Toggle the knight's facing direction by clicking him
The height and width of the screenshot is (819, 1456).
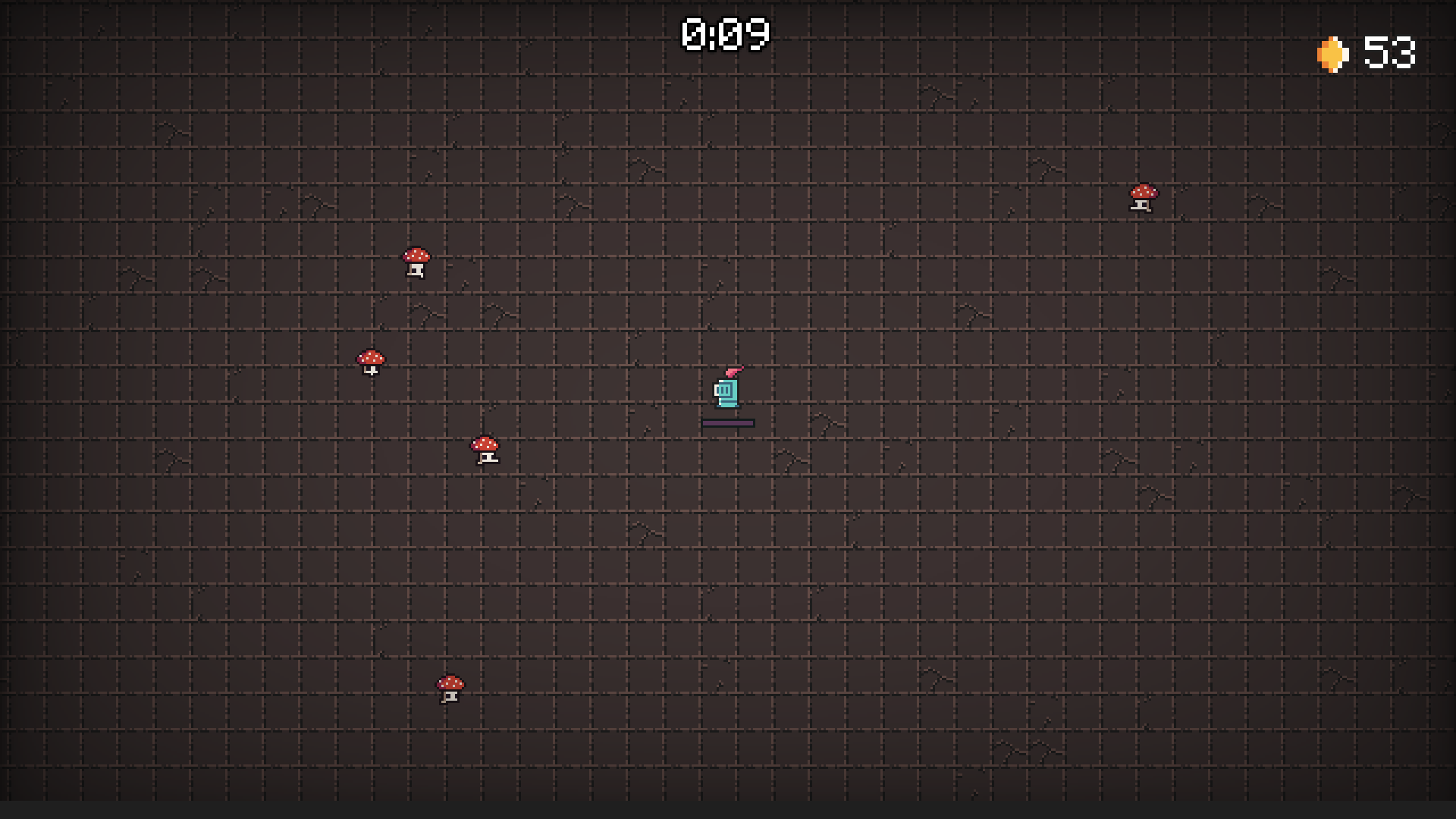[727, 394]
